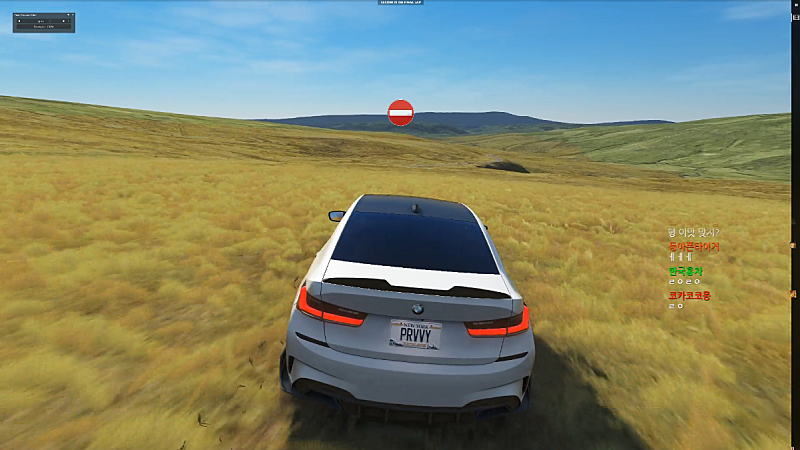The image size is (800, 450).
Task: Select chat user 동아픈타이거 in the chat overlay
Action: click(693, 246)
